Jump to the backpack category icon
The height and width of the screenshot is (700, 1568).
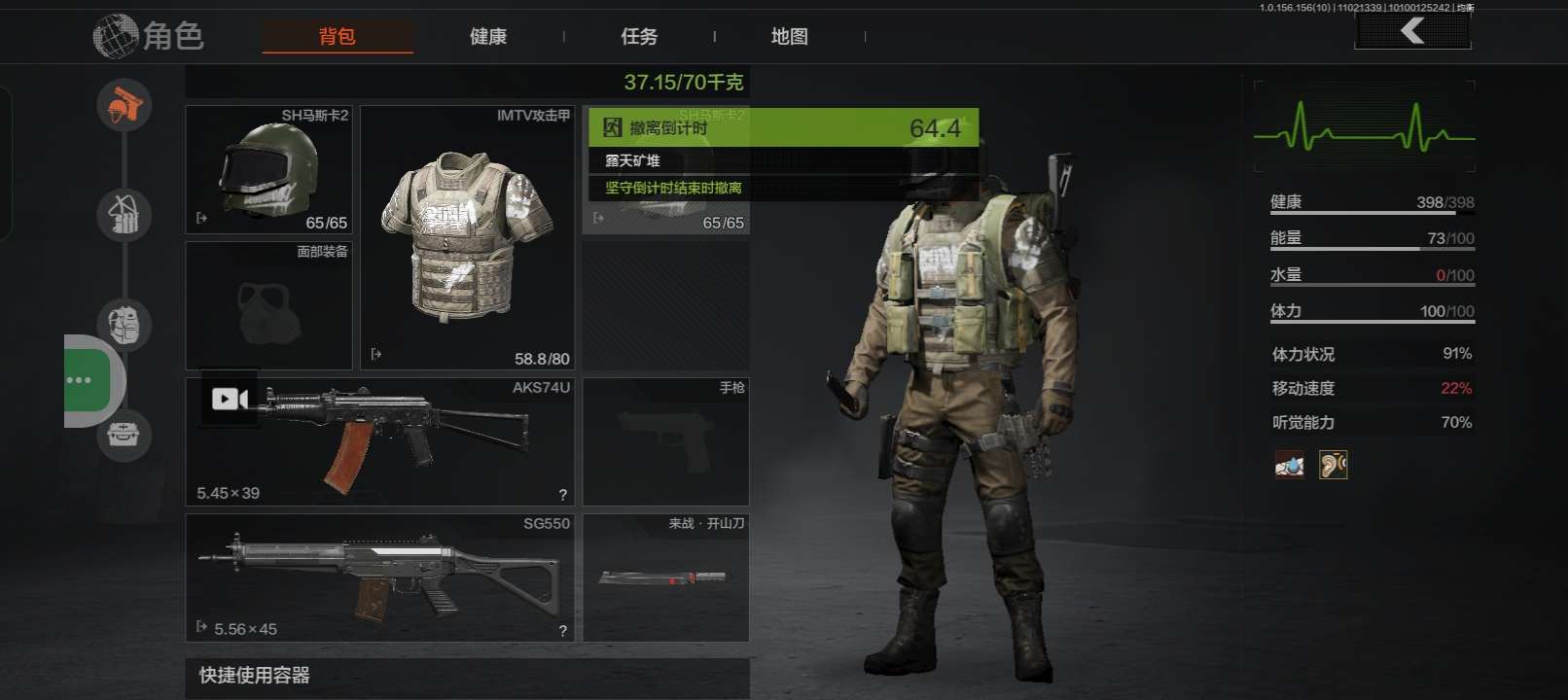[x=125, y=324]
